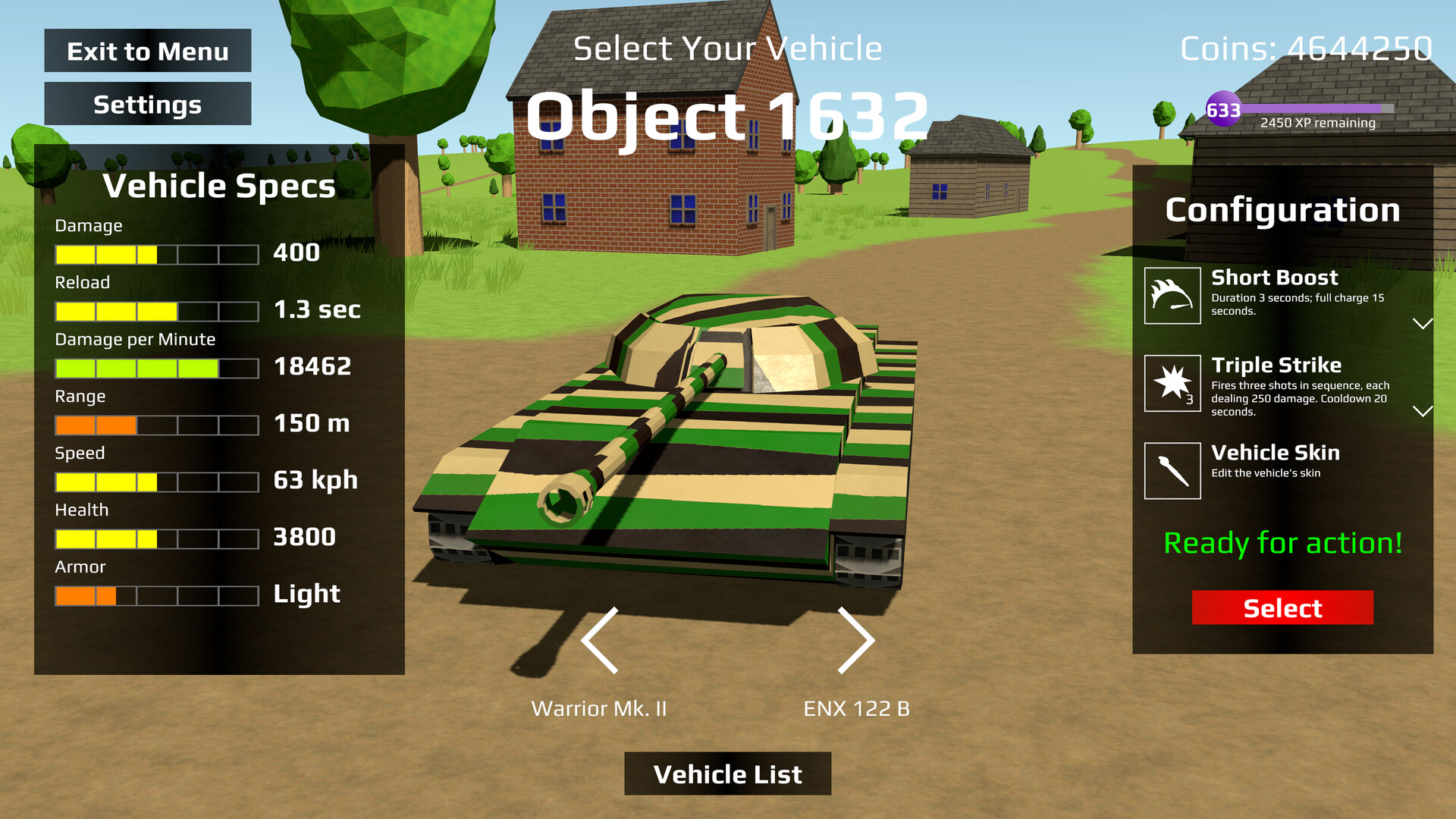Click the Warrior Mk. II vehicle label
1456x819 pixels.
(599, 709)
